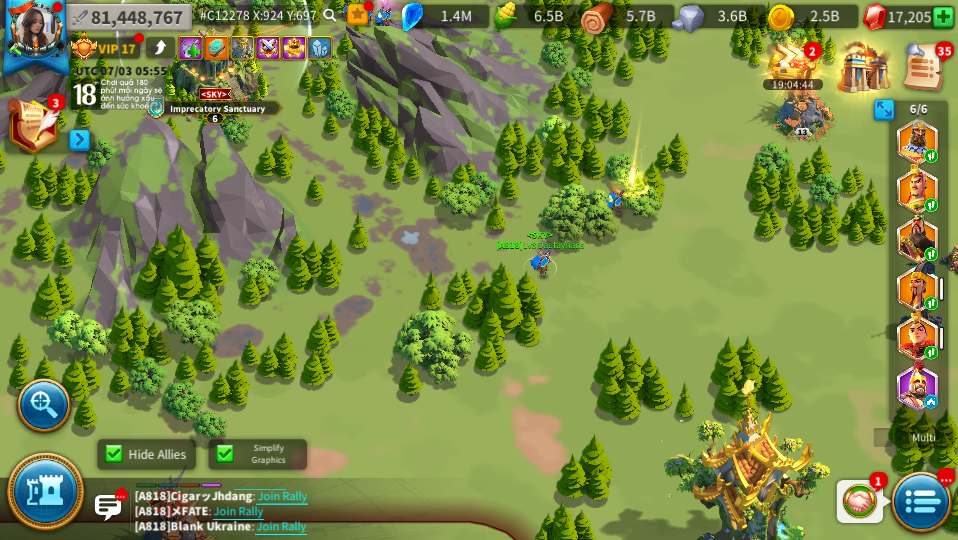
Task: Toggle the blue expand arrows on march list
Action: click(x=884, y=110)
